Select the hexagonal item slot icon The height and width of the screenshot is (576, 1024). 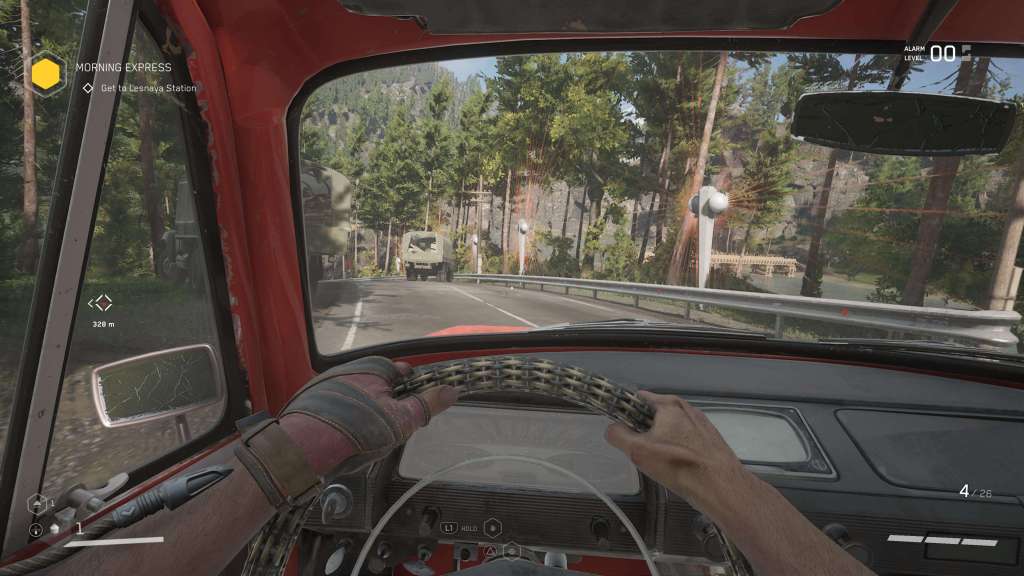37,503
